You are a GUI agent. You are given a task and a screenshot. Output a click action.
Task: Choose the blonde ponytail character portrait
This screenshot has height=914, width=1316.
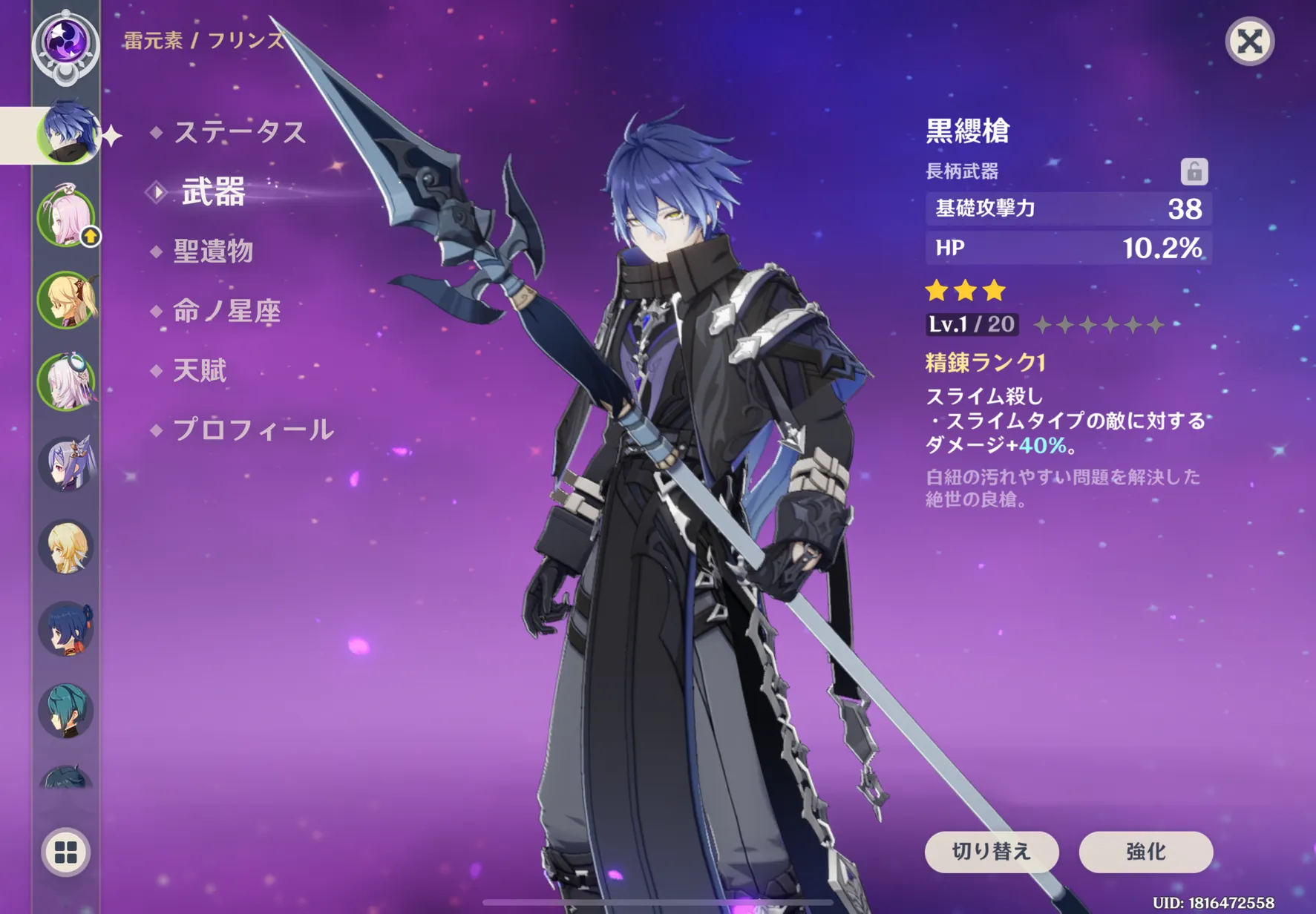click(x=66, y=300)
